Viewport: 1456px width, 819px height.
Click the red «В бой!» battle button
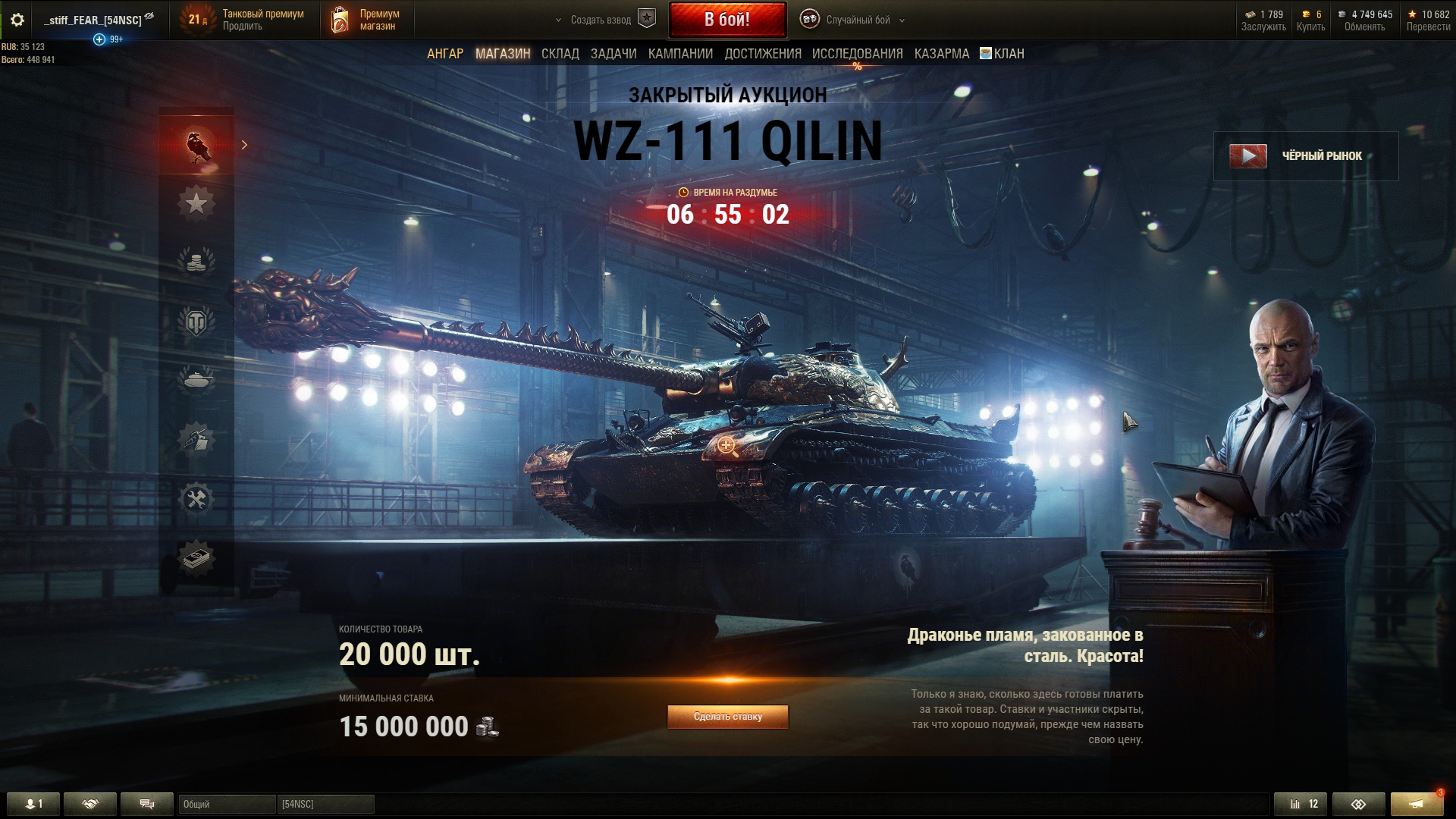pos(727,20)
